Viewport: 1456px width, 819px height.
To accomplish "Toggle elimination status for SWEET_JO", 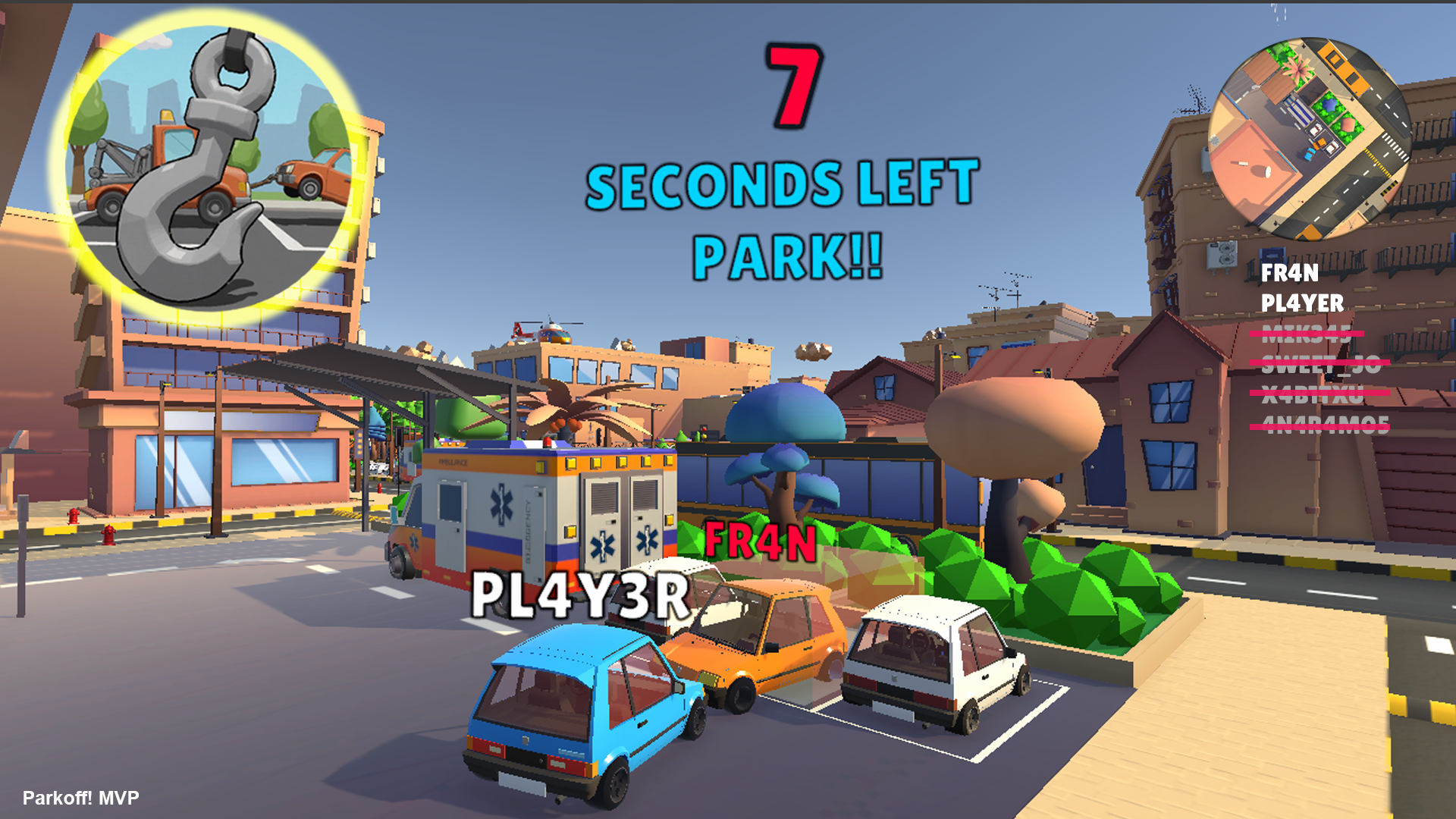I will coord(1321,362).
